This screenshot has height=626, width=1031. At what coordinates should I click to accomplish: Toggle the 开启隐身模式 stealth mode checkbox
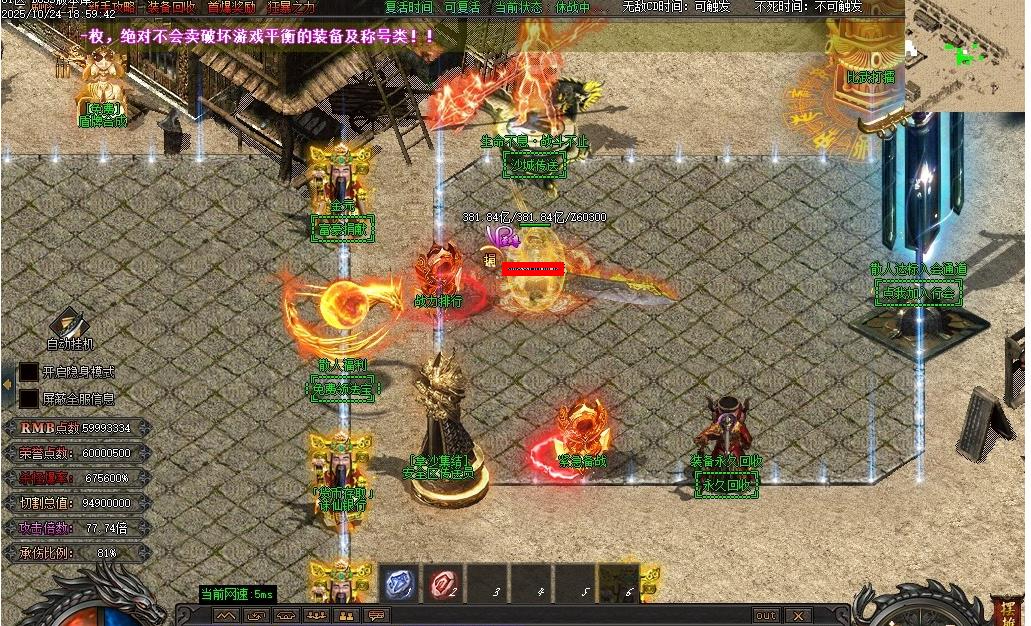[29, 372]
